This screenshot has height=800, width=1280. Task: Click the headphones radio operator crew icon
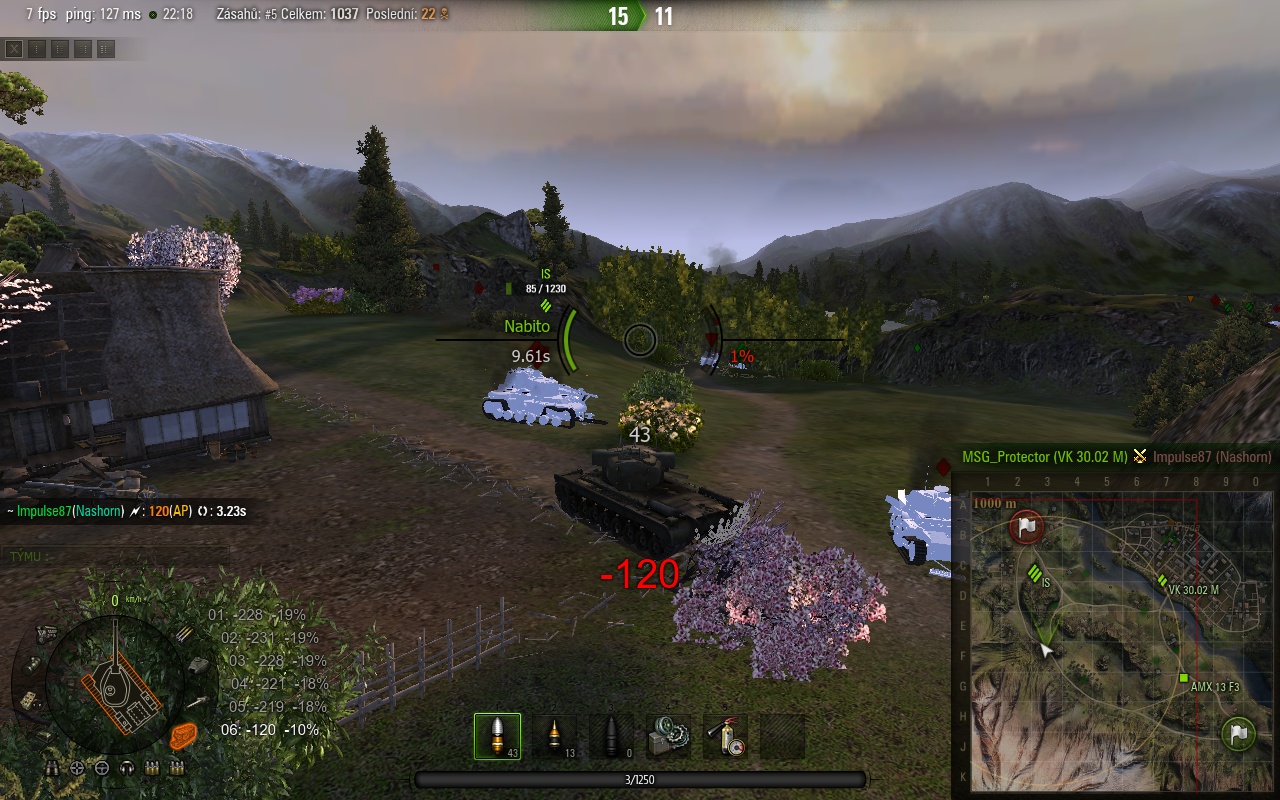[127, 768]
